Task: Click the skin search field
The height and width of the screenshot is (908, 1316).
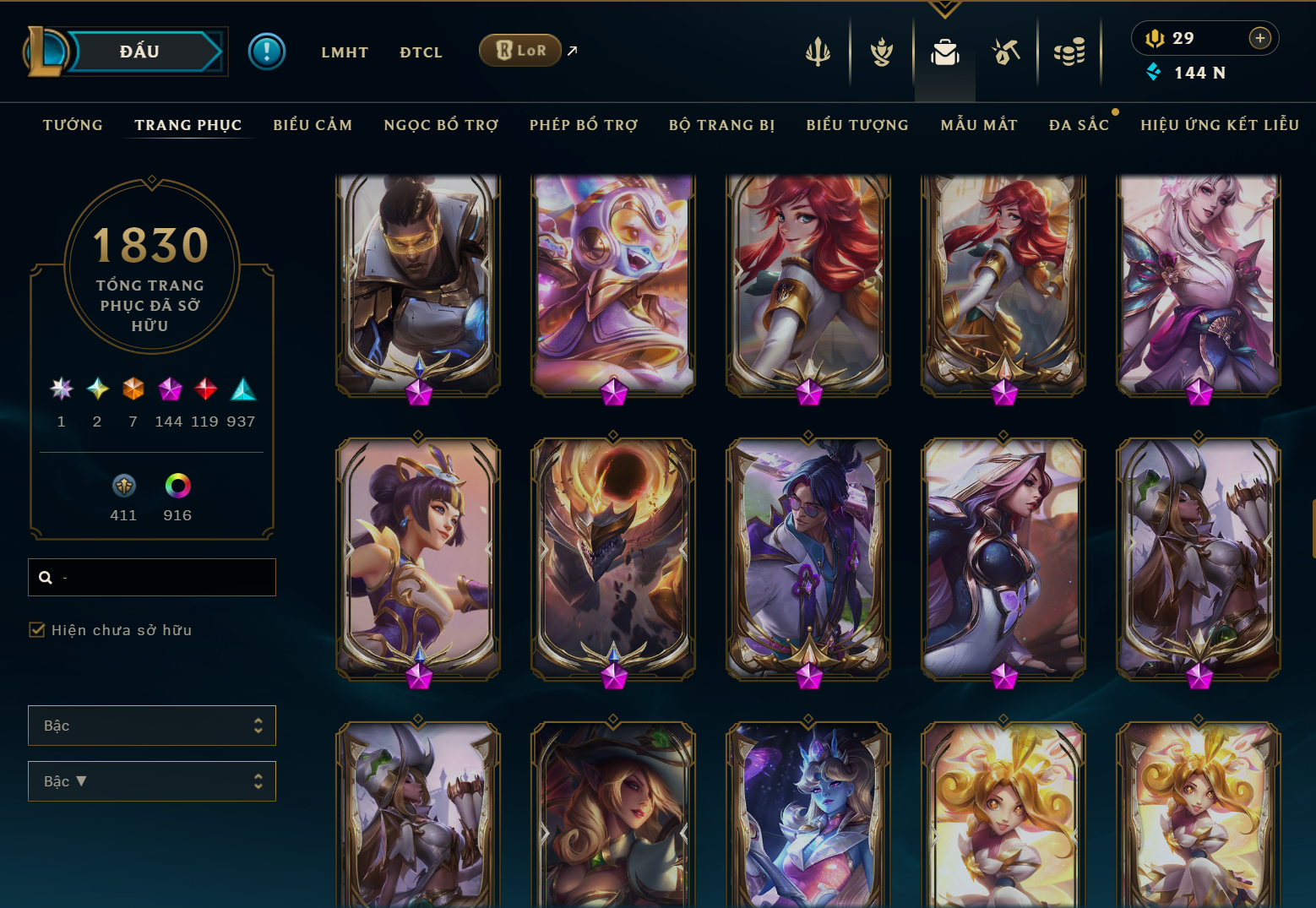Action: coord(160,578)
